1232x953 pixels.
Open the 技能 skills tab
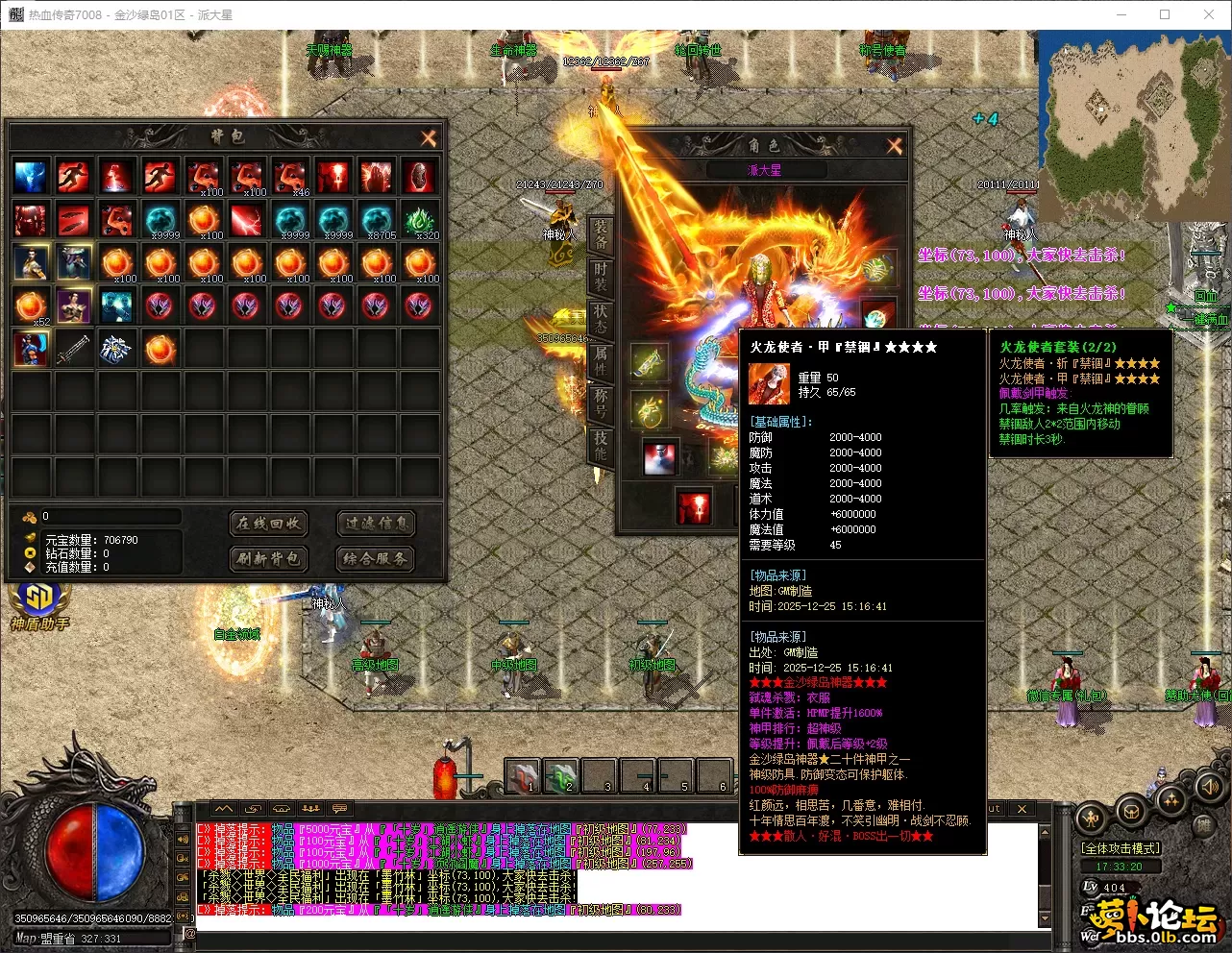[601, 446]
